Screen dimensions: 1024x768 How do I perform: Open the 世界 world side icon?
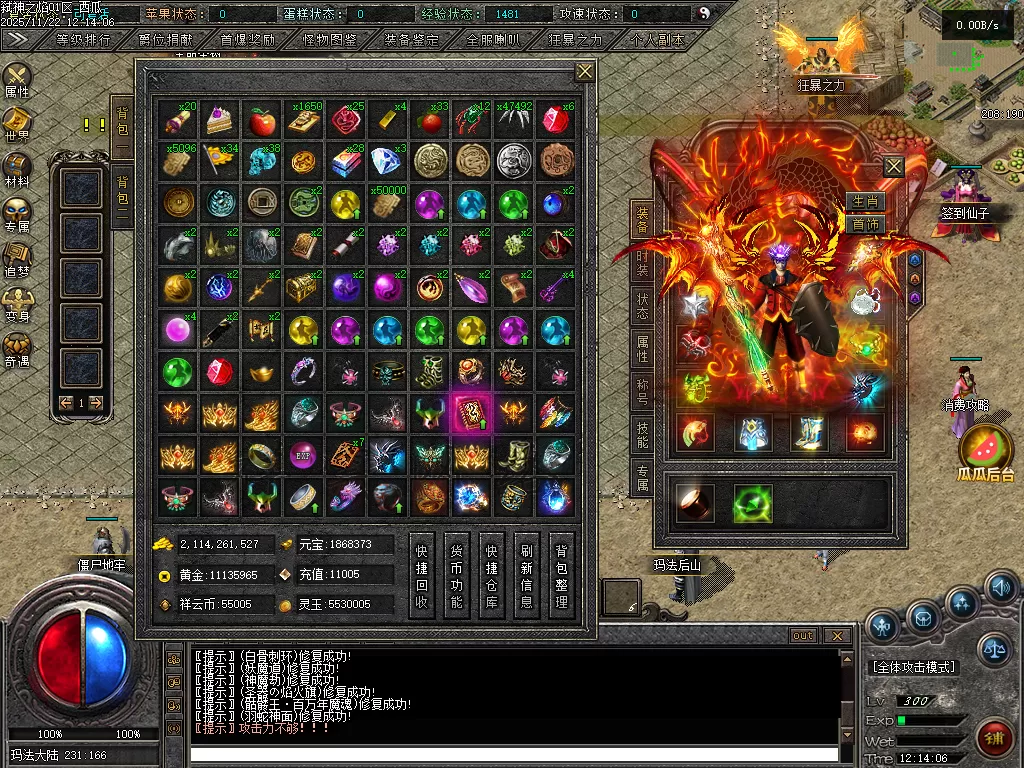(17, 124)
